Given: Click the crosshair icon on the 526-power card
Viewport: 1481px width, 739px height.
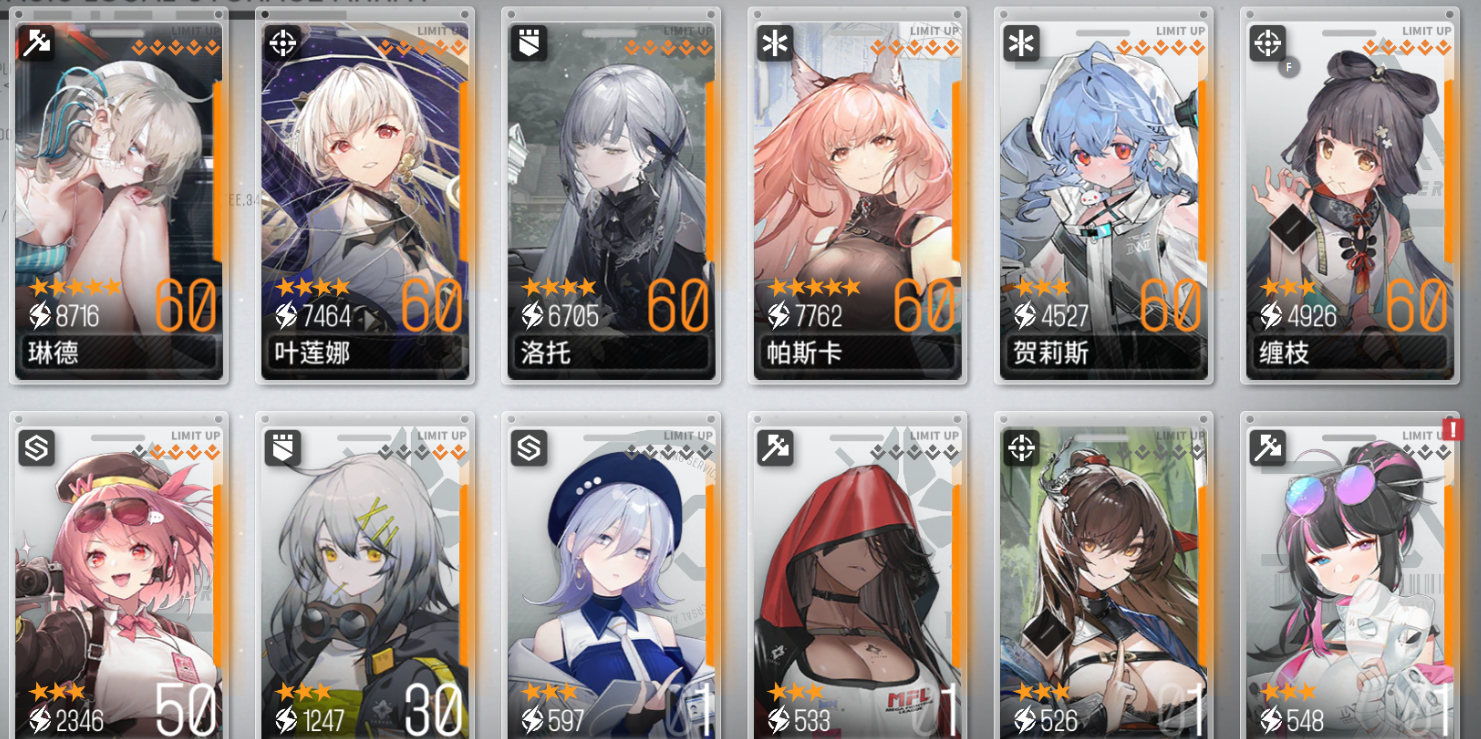Looking at the screenshot, I should tap(1019, 449).
